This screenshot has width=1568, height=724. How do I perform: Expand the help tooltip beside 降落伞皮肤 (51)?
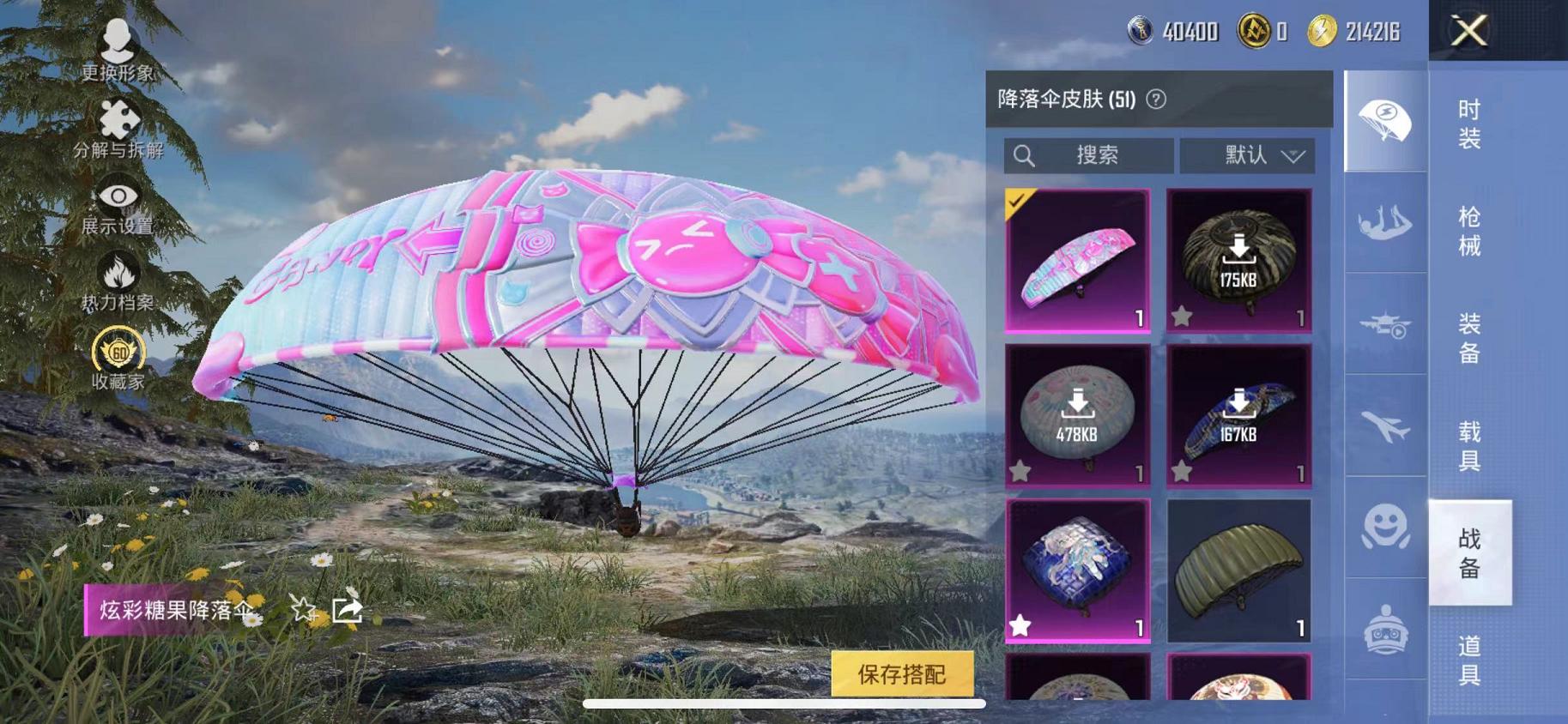pyautogui.click(x=1156, y=99)
